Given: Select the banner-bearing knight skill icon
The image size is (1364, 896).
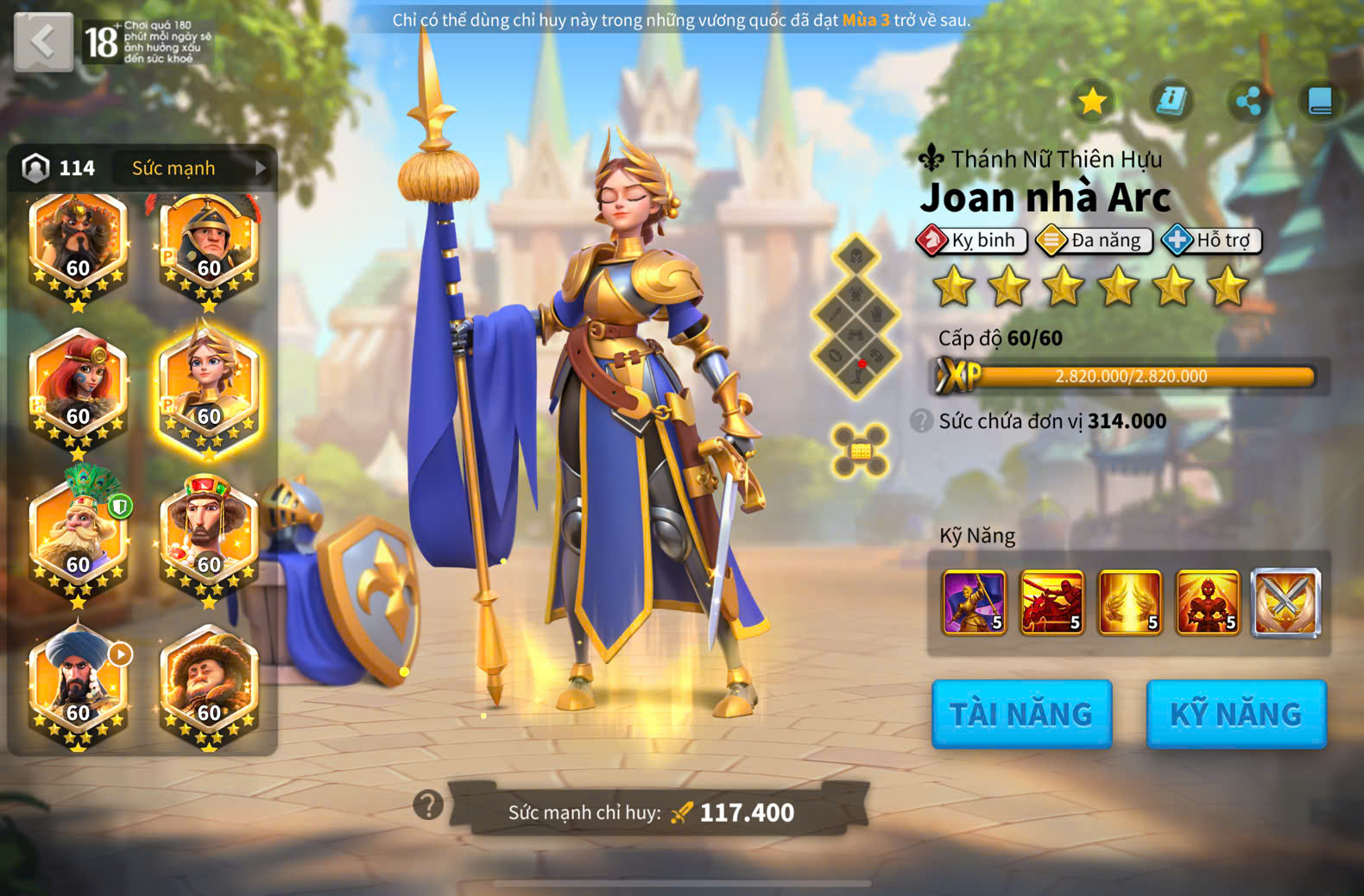Looking at the screenshot, I should [974, 602].
